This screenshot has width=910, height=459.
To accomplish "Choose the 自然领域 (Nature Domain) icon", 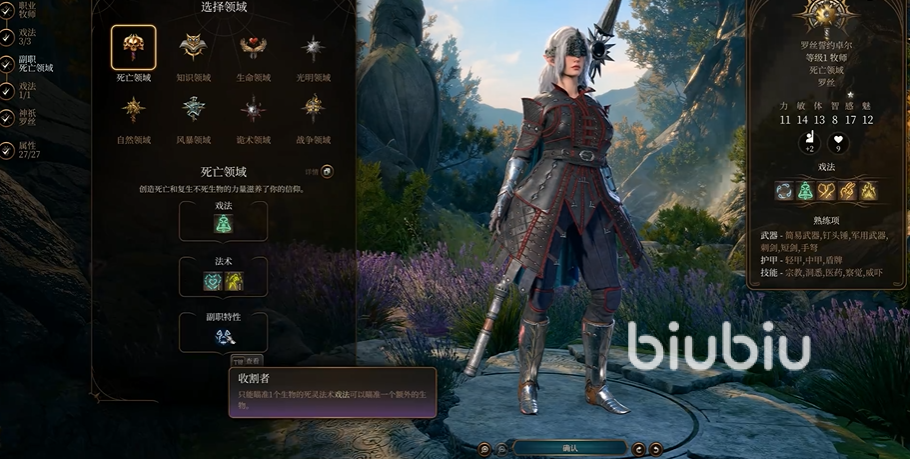I will (133, 108).
